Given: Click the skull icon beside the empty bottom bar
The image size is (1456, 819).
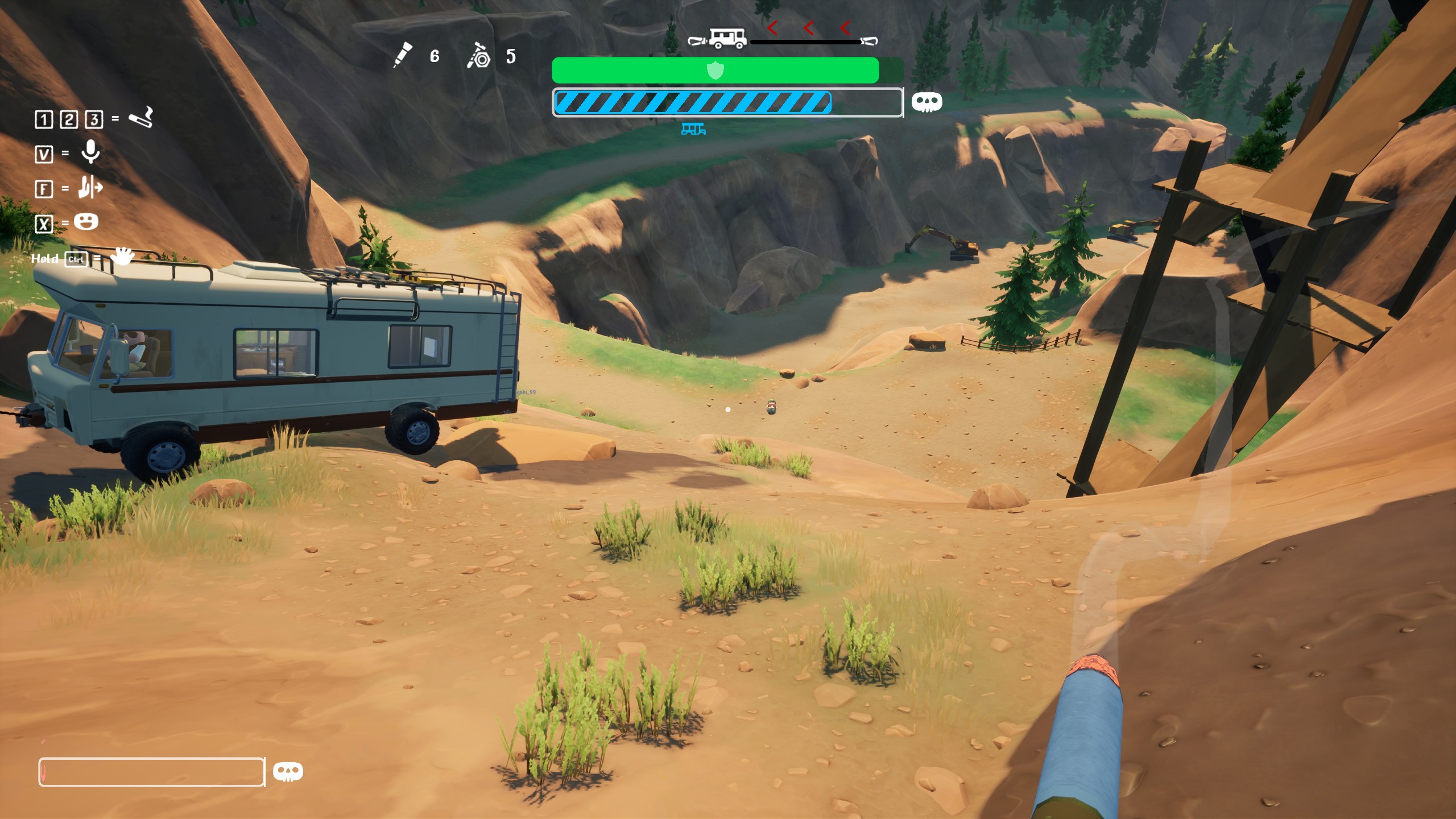Looking at the screenshot, I should coord(288,772).
